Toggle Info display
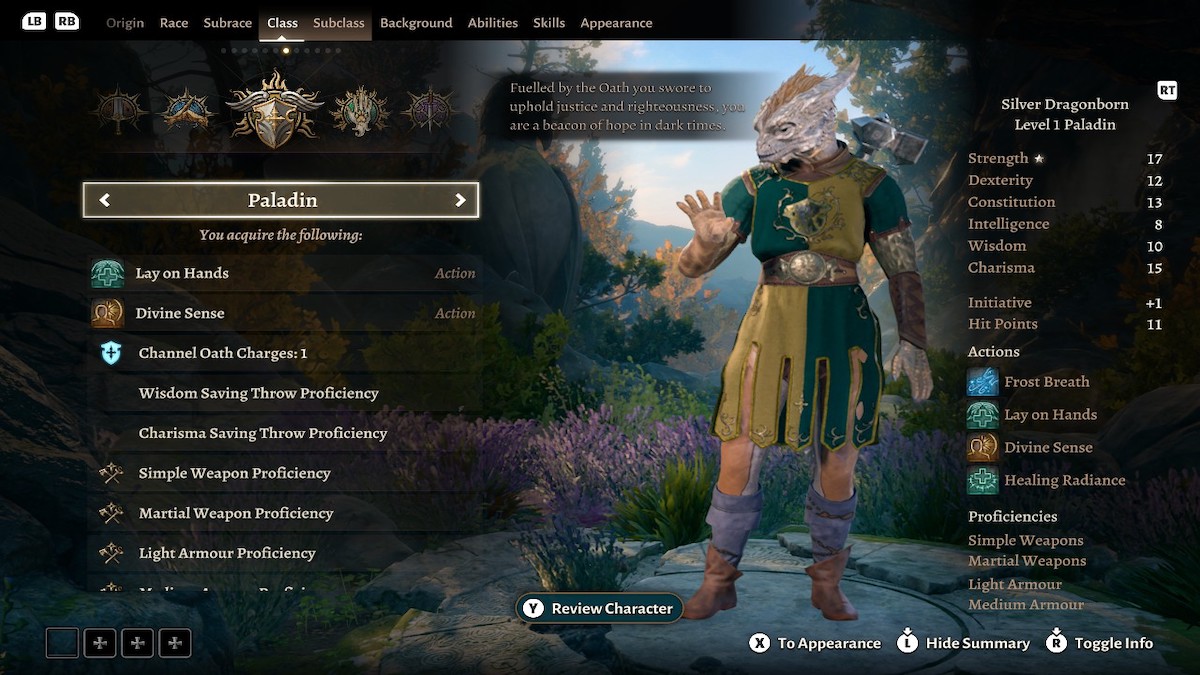1200x675 pixels. (1099, 643)
